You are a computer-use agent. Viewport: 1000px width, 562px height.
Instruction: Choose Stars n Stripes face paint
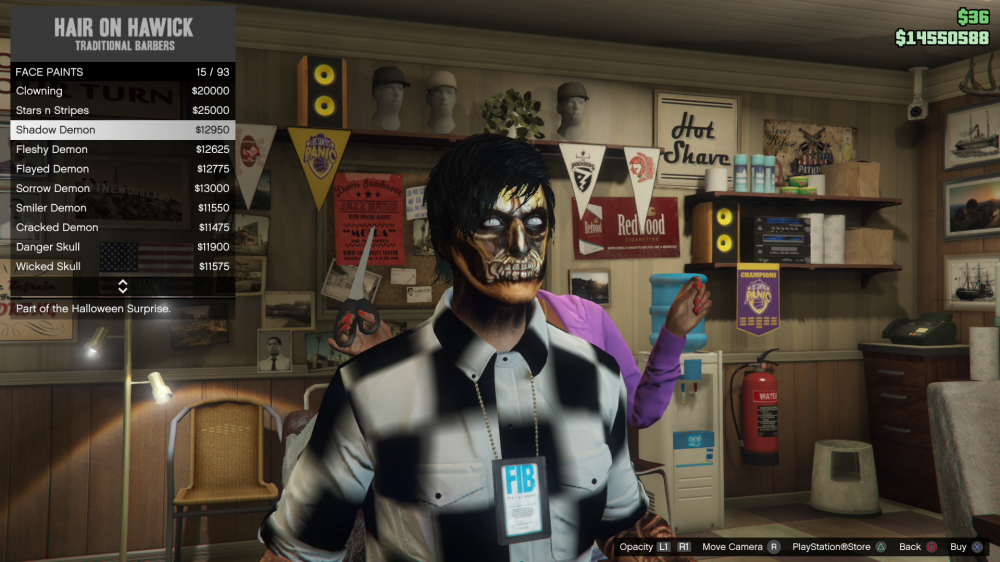click(x=122, y=110)
